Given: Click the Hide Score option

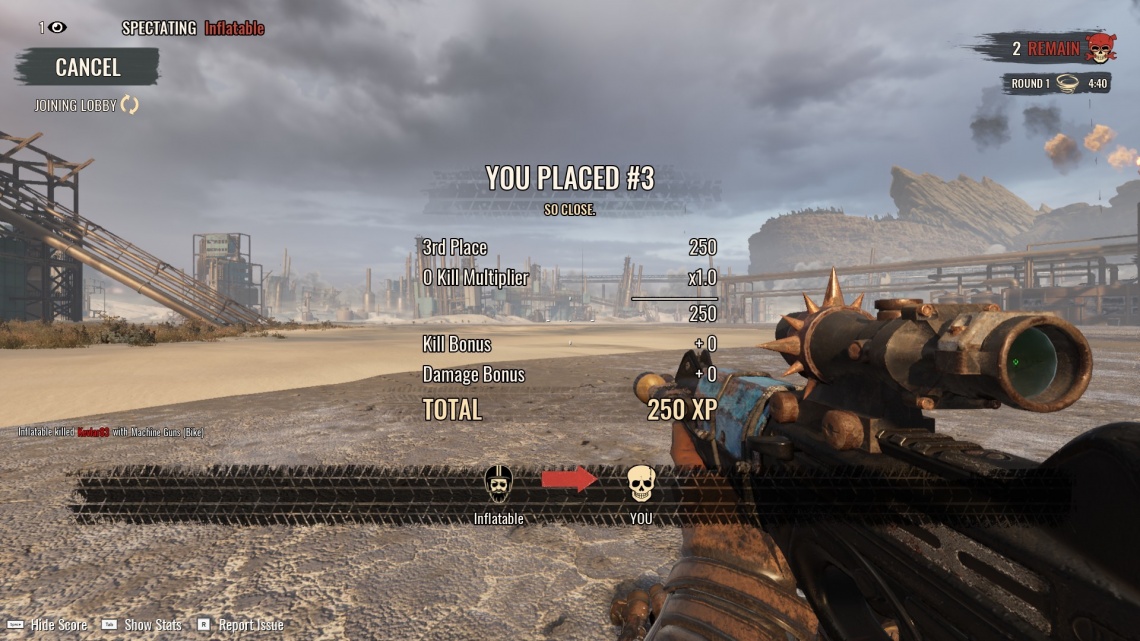Looking at the screenshot, I should [x=58, y=625].
